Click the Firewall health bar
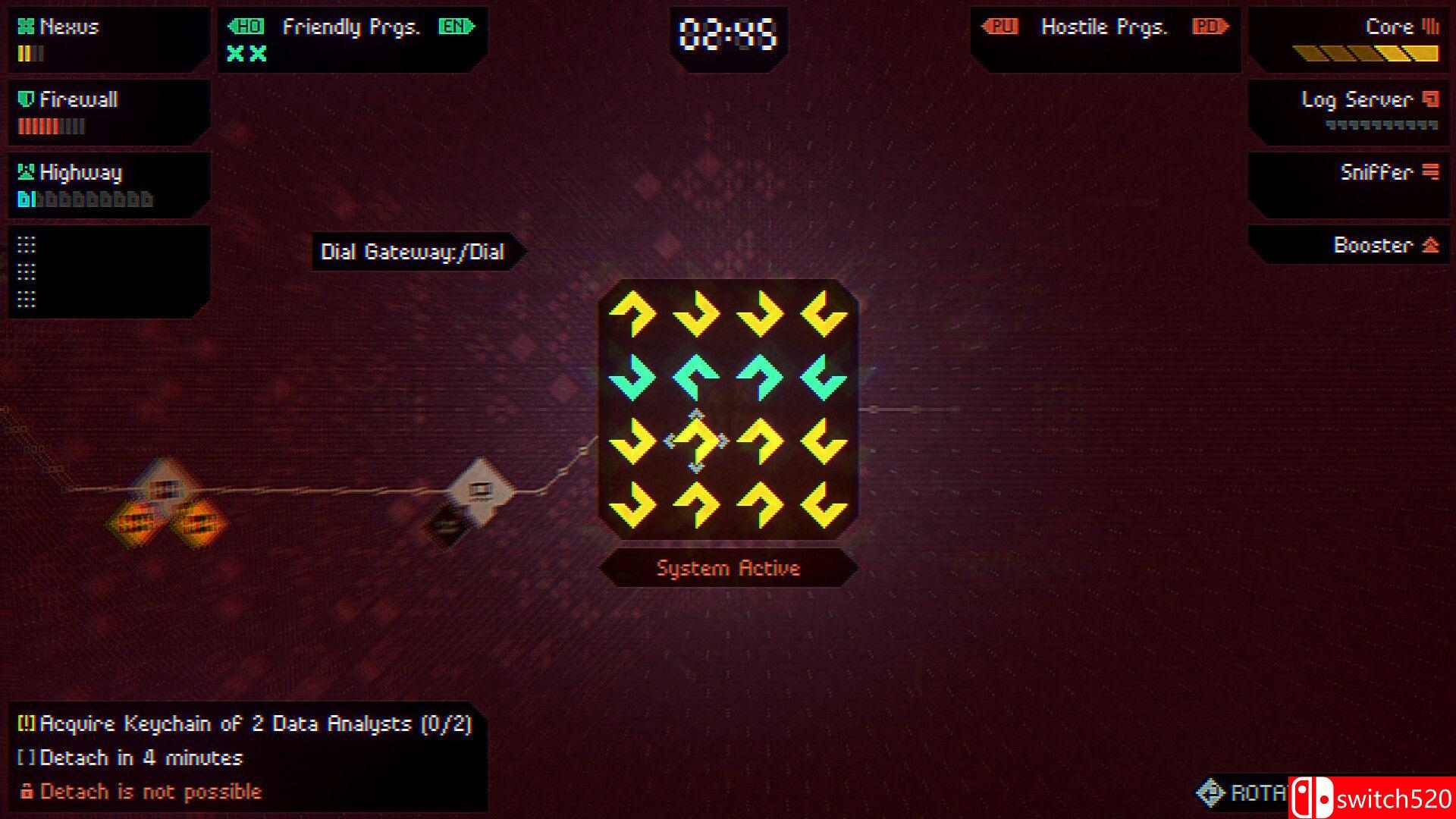 tap(48, 127)
